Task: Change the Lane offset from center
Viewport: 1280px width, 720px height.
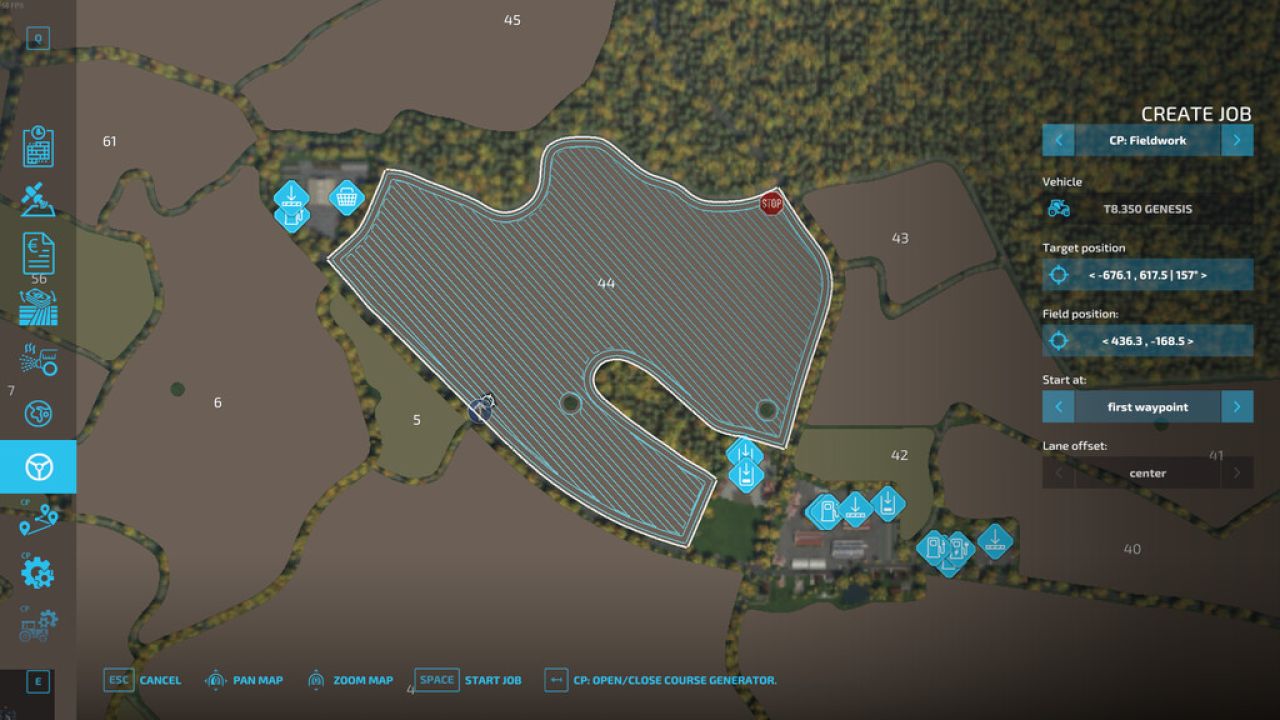Action: pos(1147,472)
